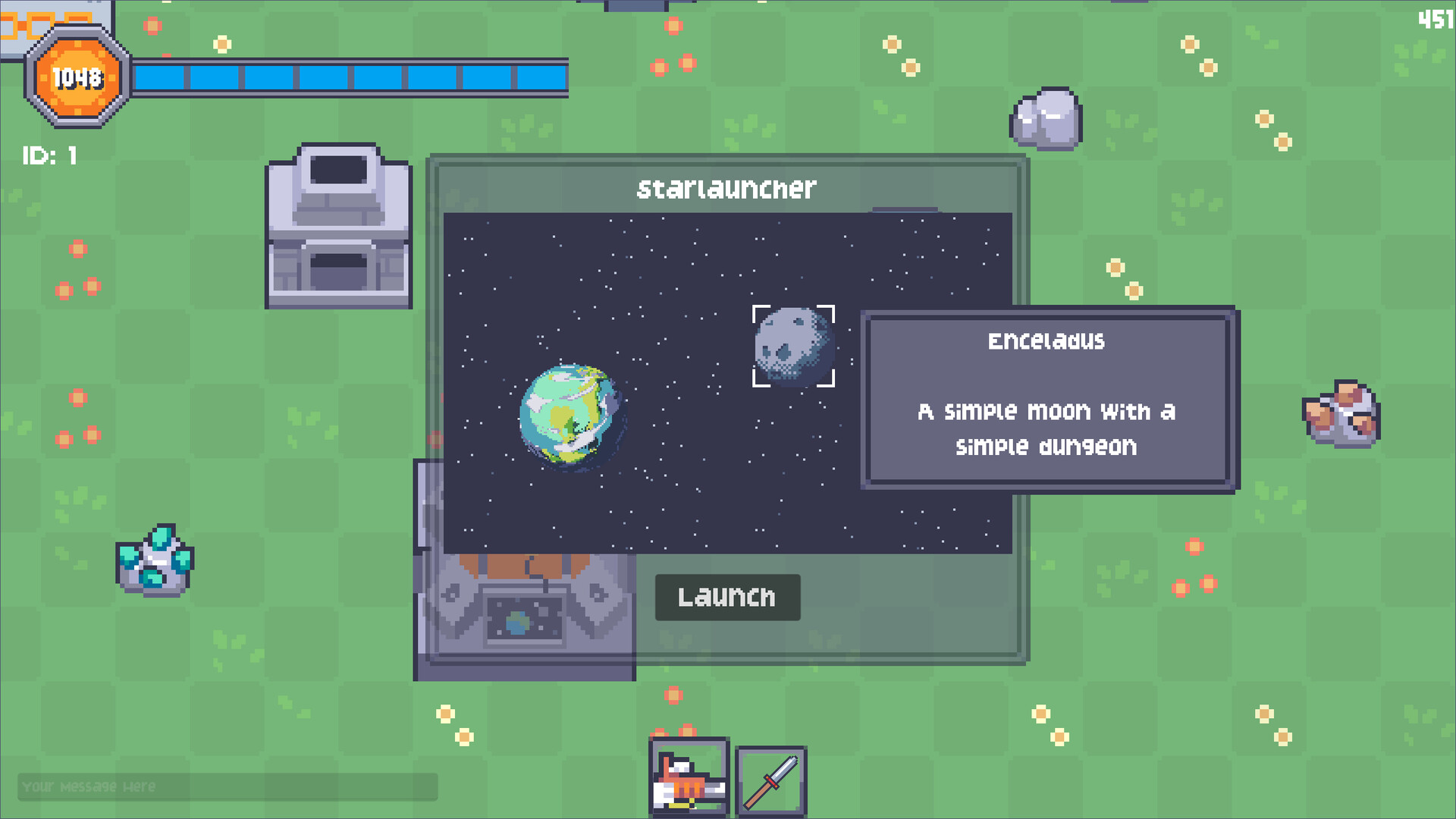Screen dimensions: 1456x819
Task: Click the boulder near the top-right
Action: 1044,120
